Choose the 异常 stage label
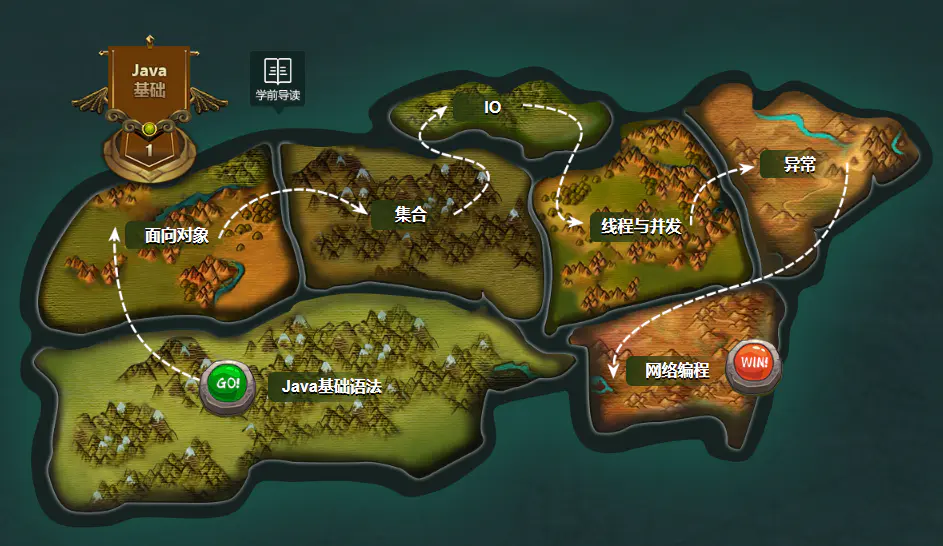This screenshot has width=943, height=546. point(799,164)
